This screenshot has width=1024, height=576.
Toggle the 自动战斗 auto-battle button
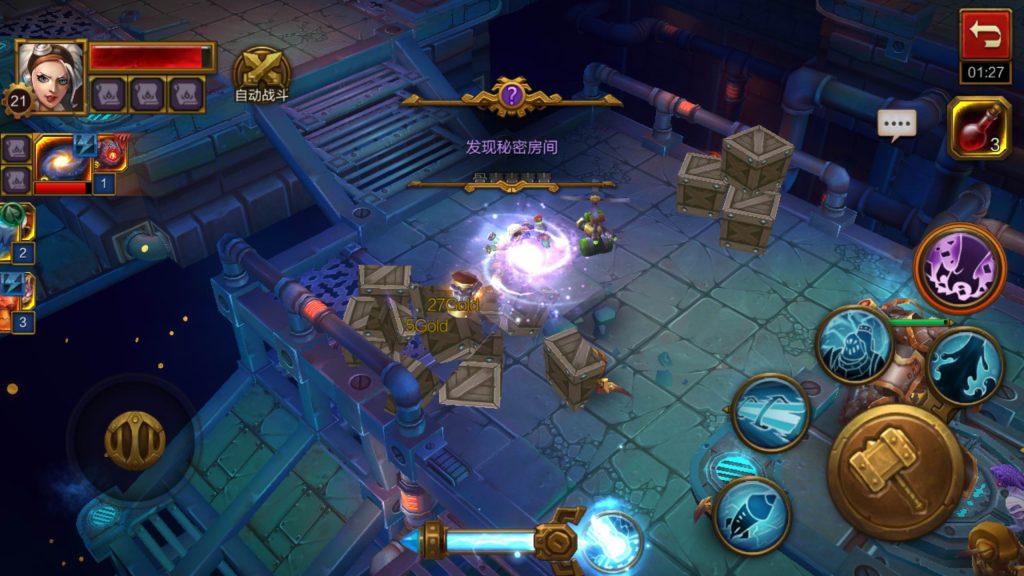[x=262, y=70]
